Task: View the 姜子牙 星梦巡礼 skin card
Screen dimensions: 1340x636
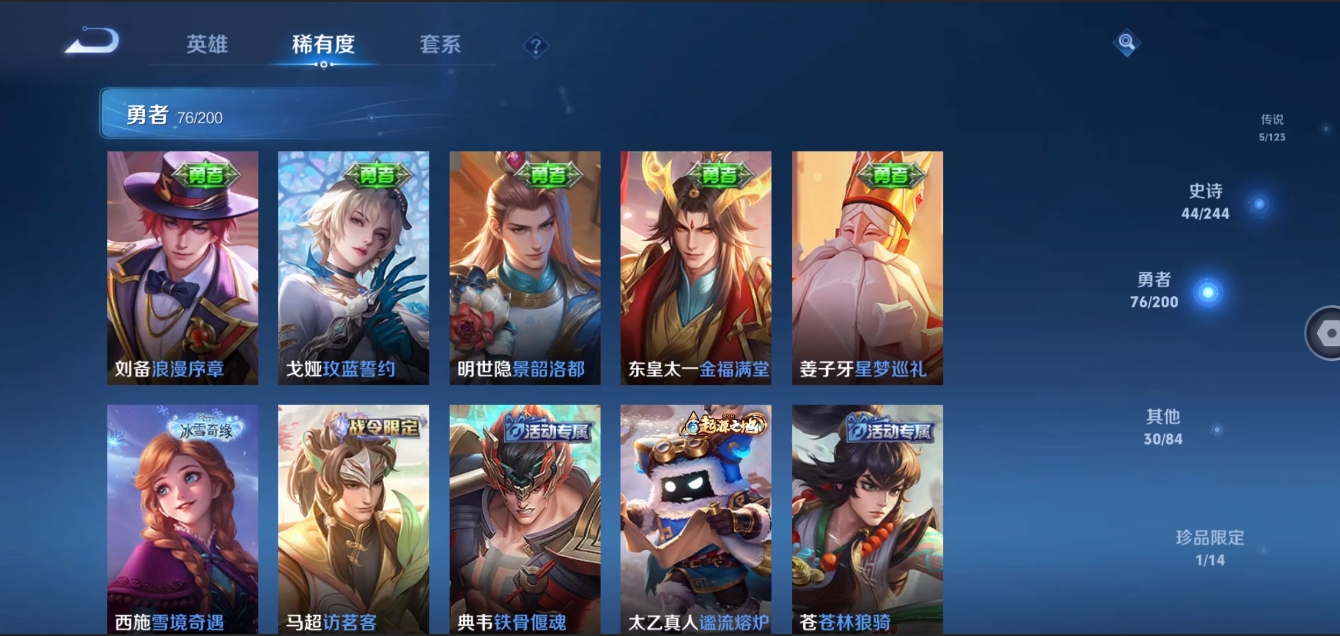Action: point(867,267)
